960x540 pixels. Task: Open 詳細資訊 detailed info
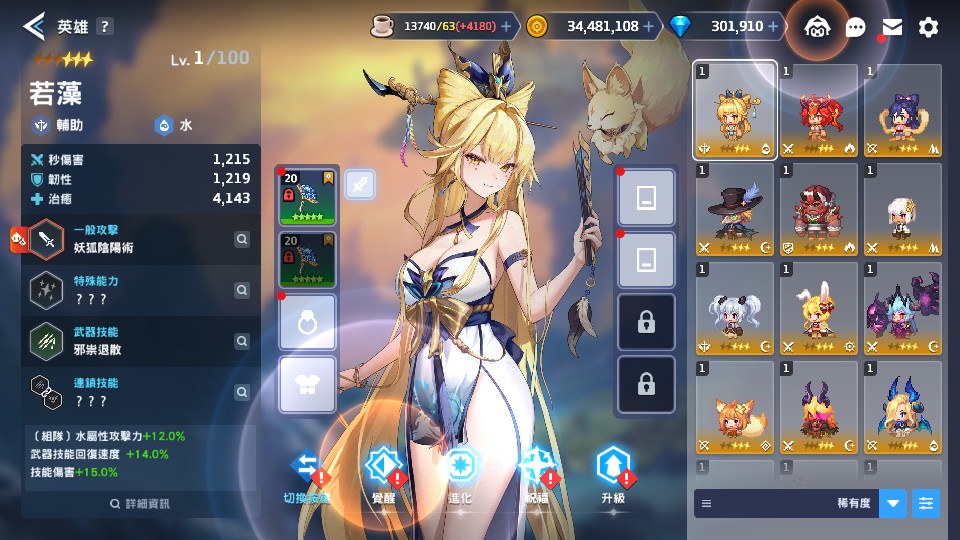[140, 504]
